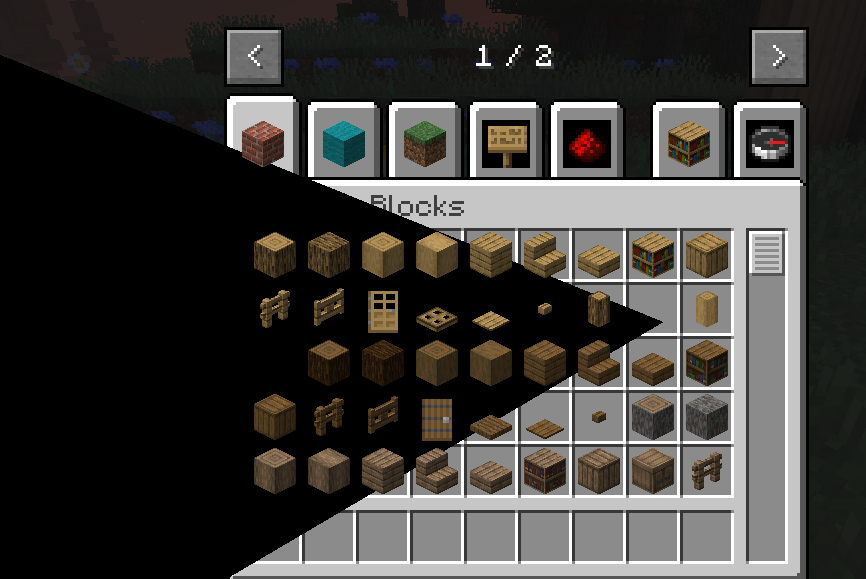The width and height of the screenshot is (866, 579).
Task: Pick the light oak door item
Action: pos(383,310)
